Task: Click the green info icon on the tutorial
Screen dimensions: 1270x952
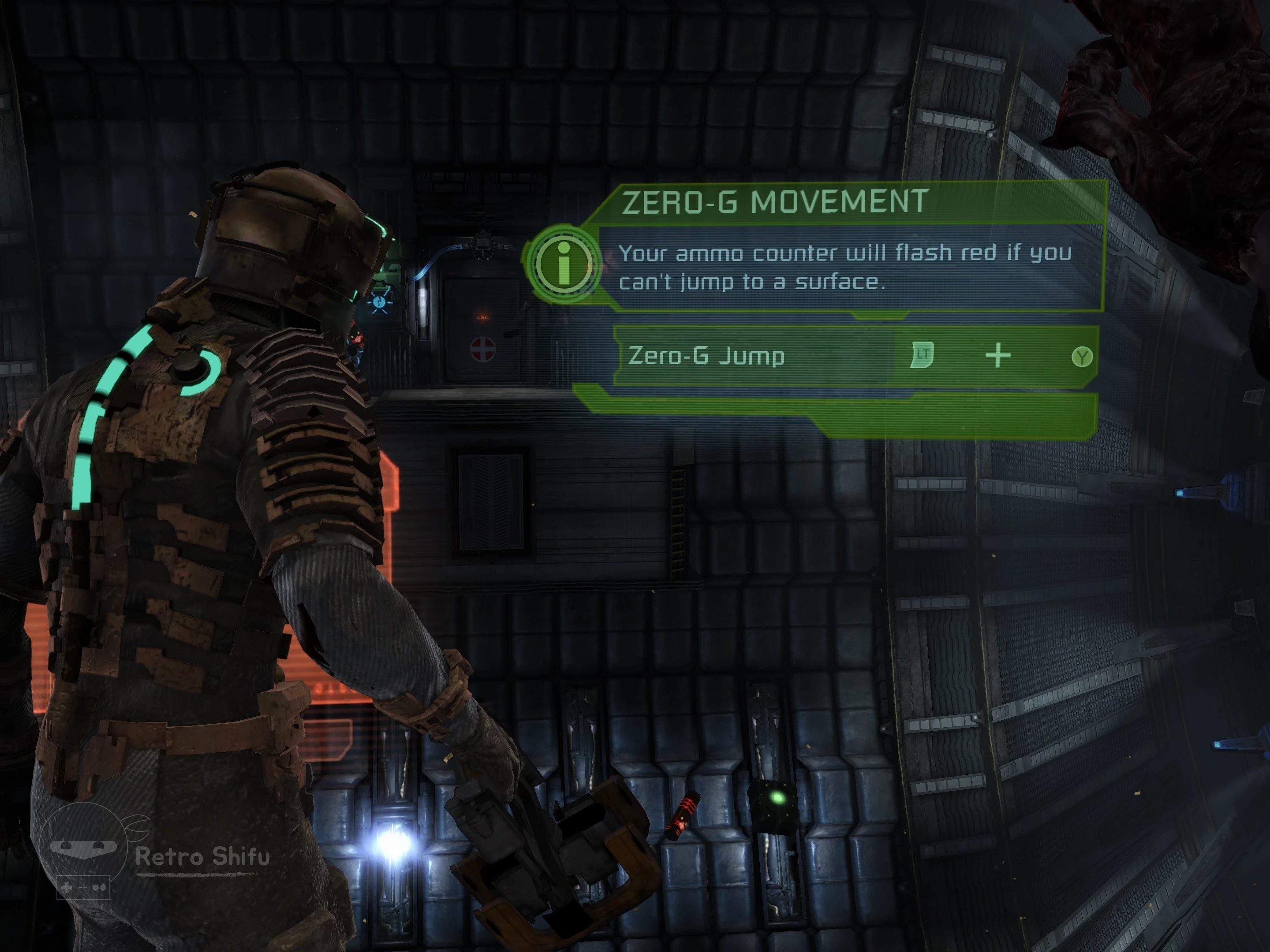Action: click(563, 263)
